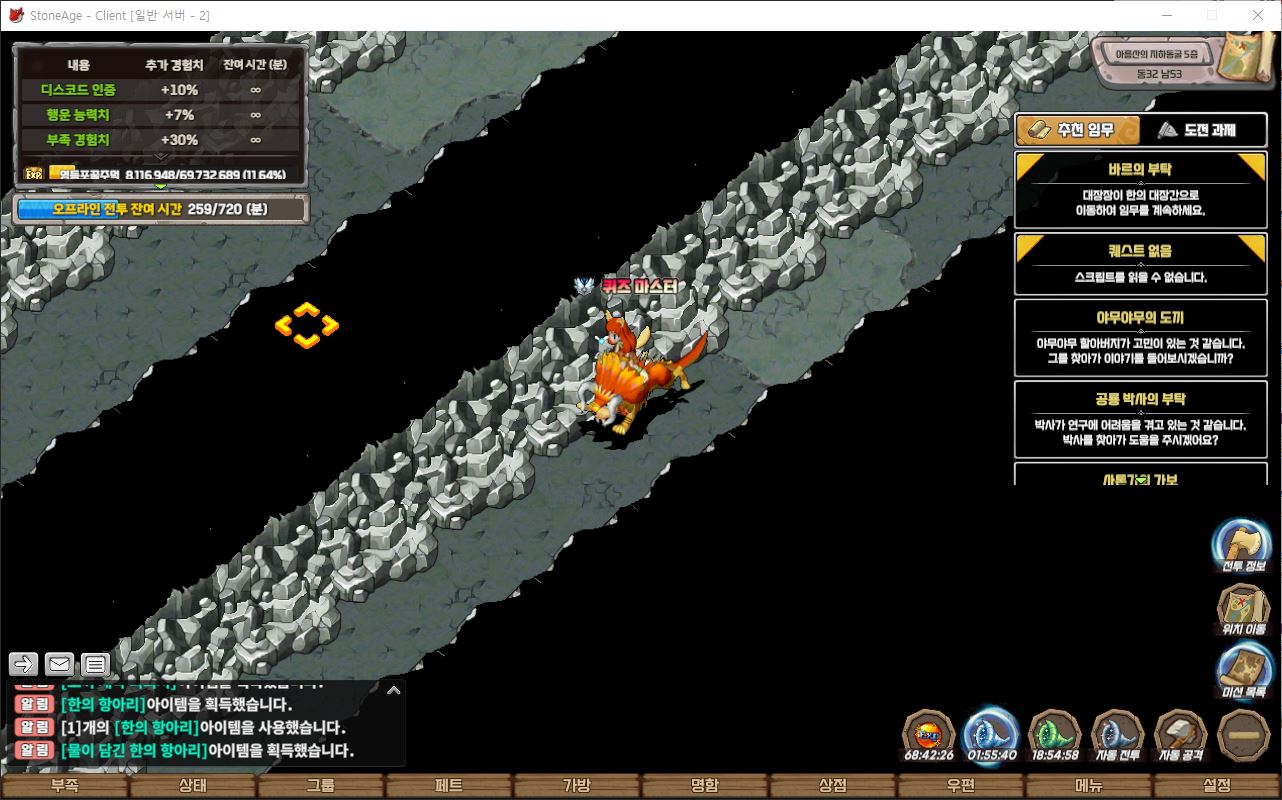Select the 추천 임무 tab
The width and height of the screenshot is (1282, 800).
(1076, 130)
